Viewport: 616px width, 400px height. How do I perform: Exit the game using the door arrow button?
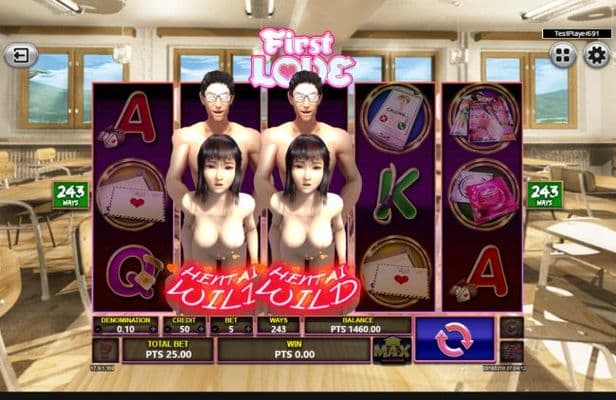tap(20, 55)
